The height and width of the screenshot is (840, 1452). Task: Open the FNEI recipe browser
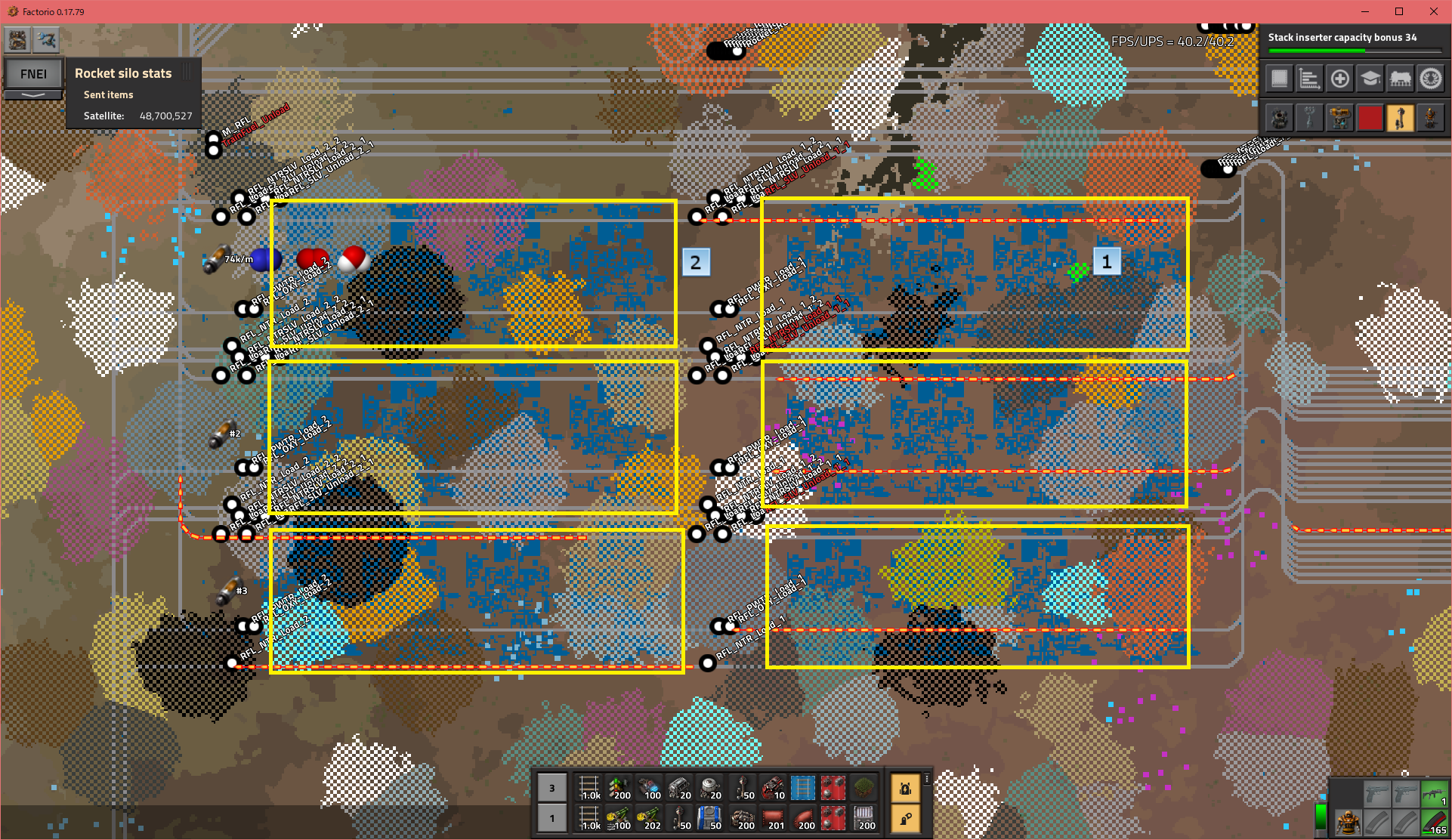pos(33,74)
